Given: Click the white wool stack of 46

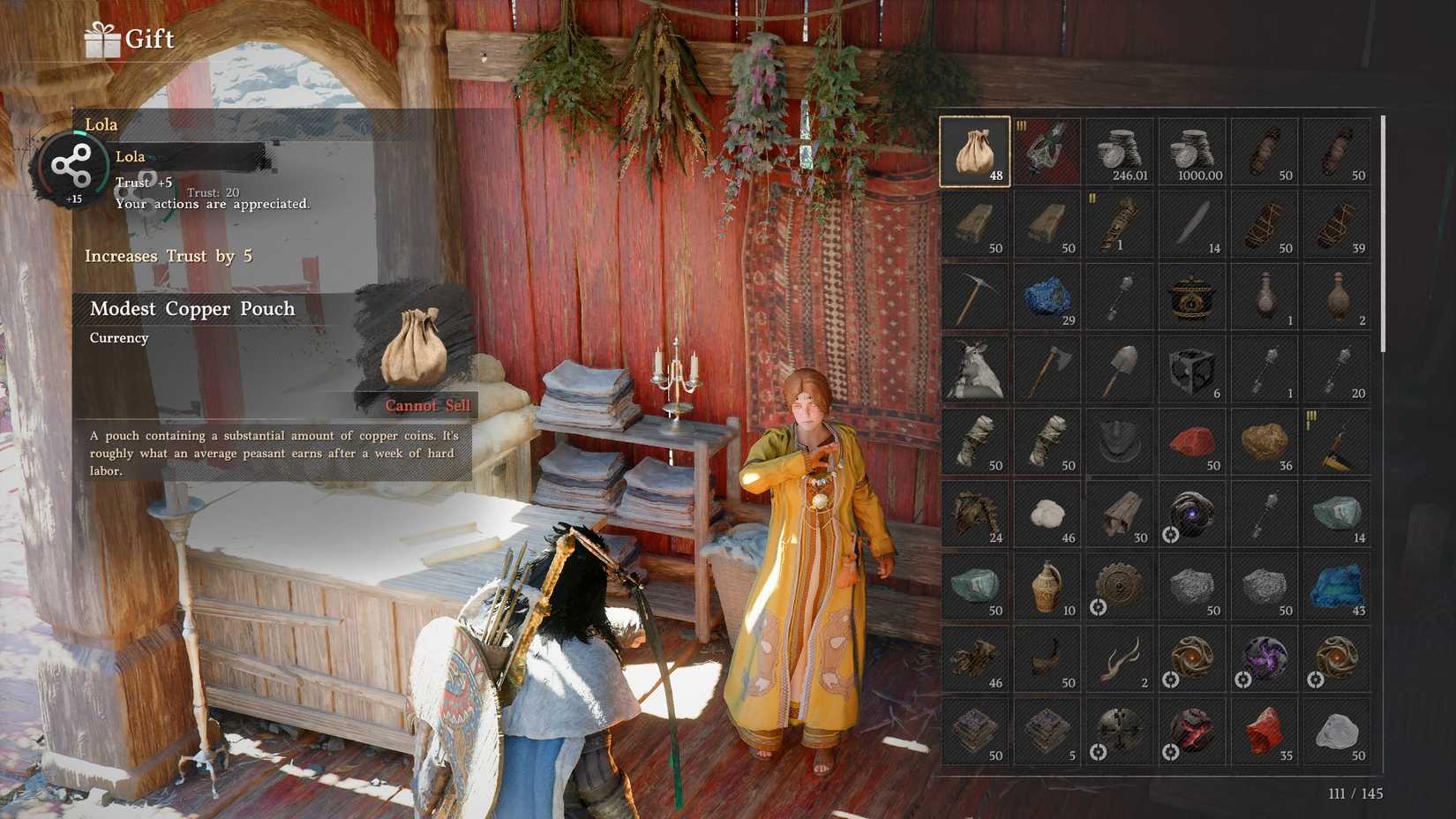Looking at the screenshot, I should tap(1047, 514).
